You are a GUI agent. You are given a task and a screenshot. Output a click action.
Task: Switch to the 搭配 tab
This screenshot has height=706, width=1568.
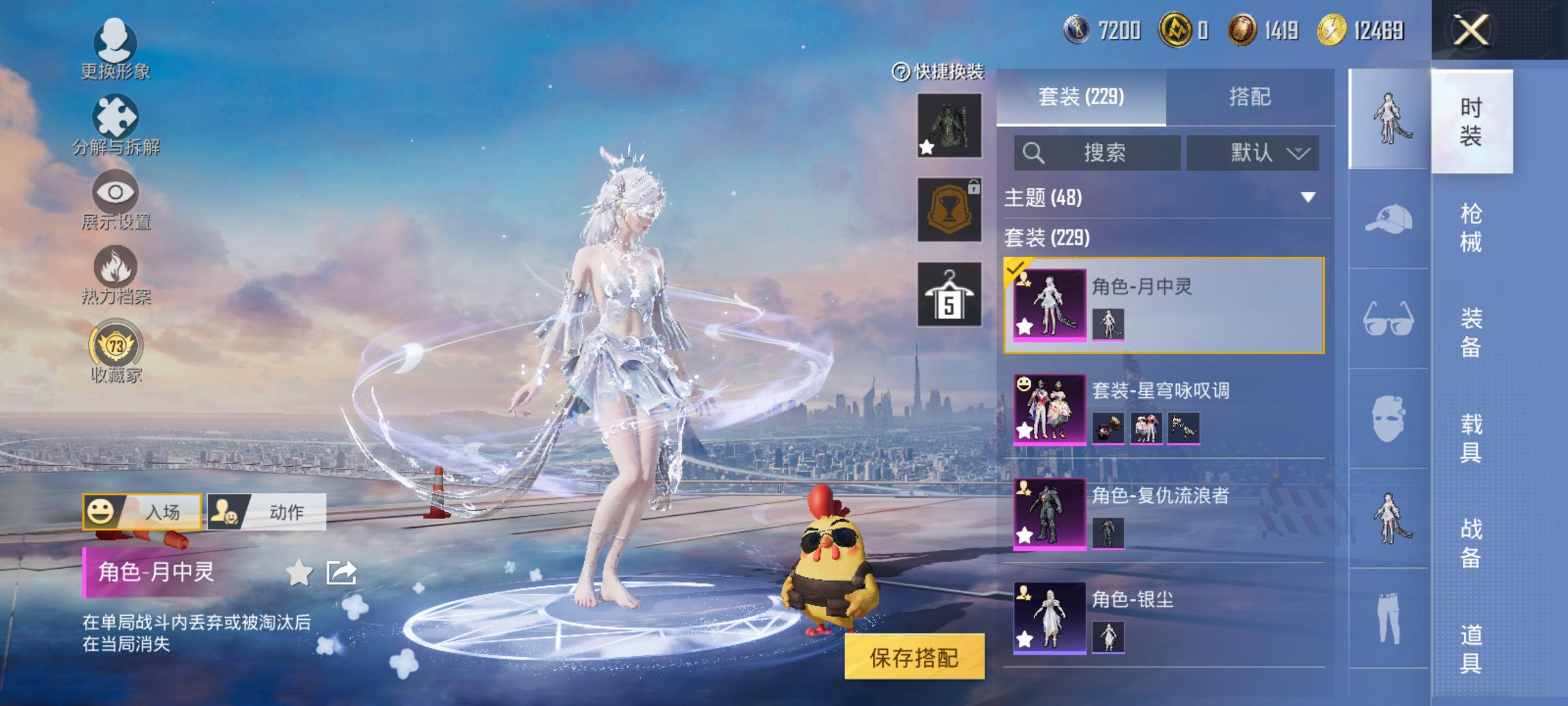[1250, 97]
